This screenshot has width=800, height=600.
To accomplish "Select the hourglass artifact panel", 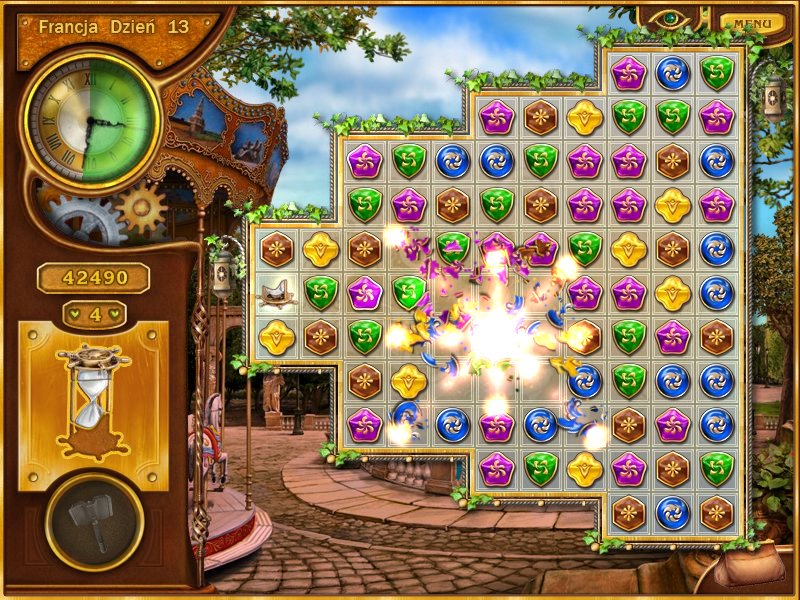I will pos(93,403).
